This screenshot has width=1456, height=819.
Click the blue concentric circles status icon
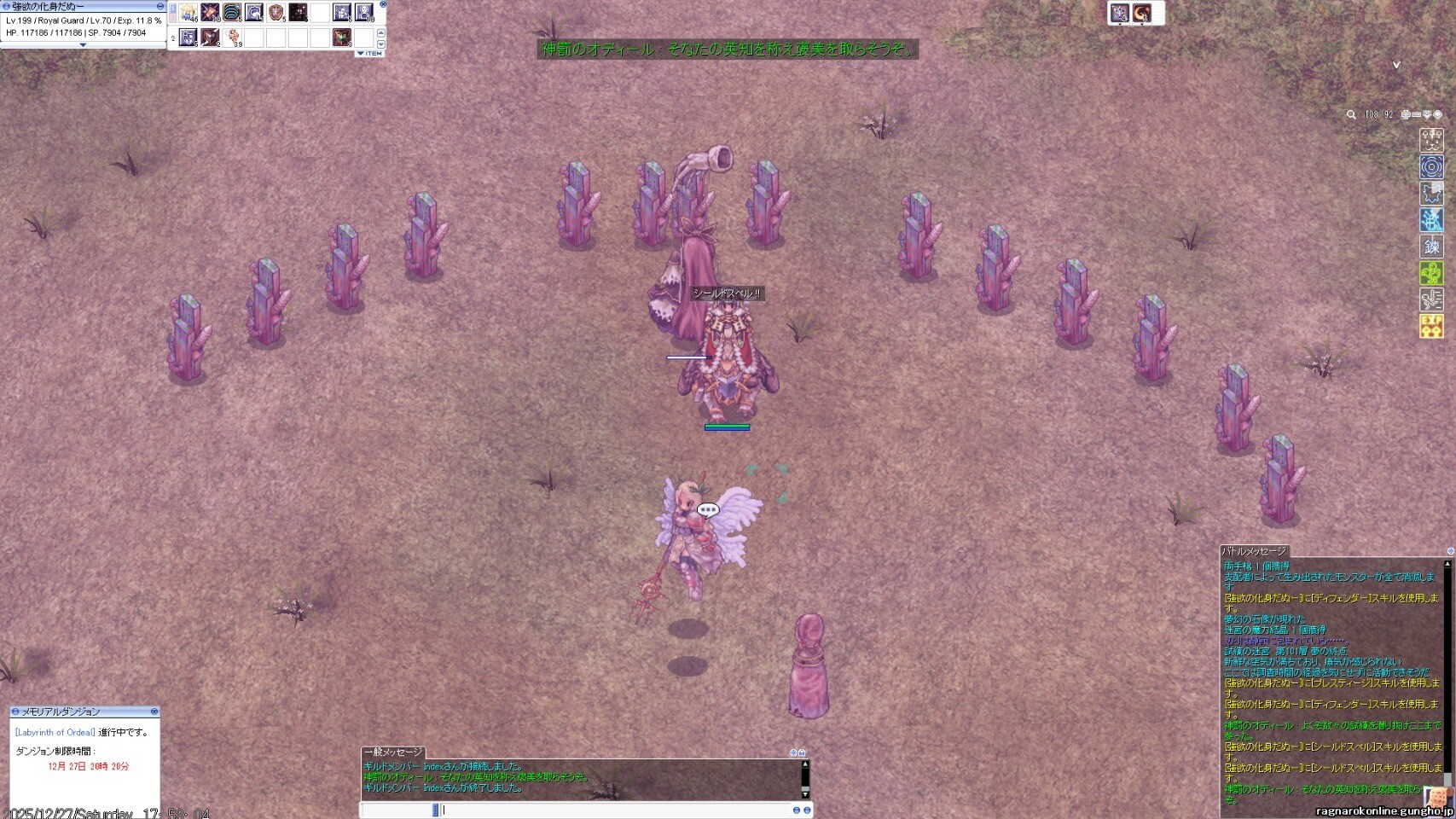pos(1431,166)
